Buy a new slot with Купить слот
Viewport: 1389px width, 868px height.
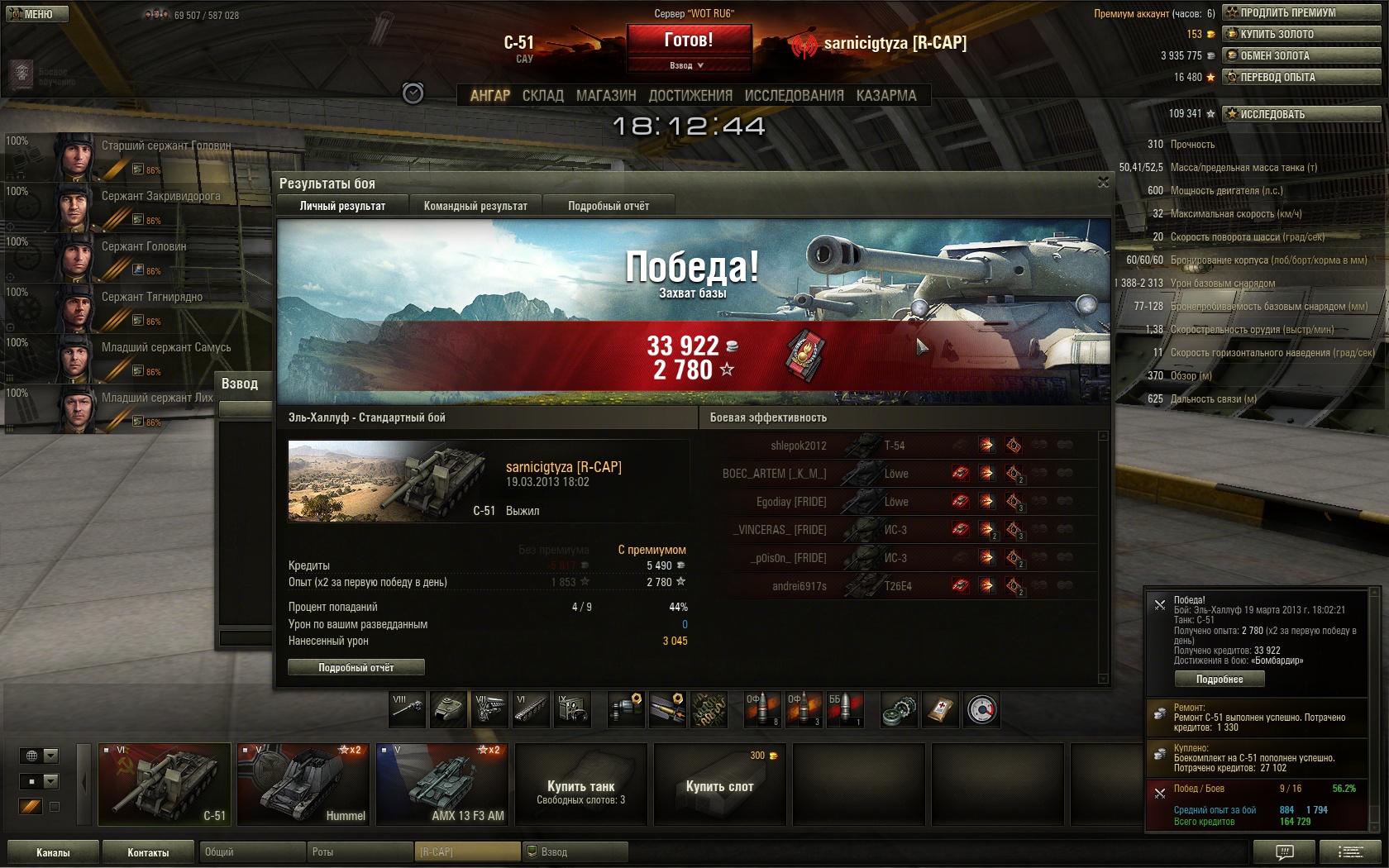[x=719, y=785]
